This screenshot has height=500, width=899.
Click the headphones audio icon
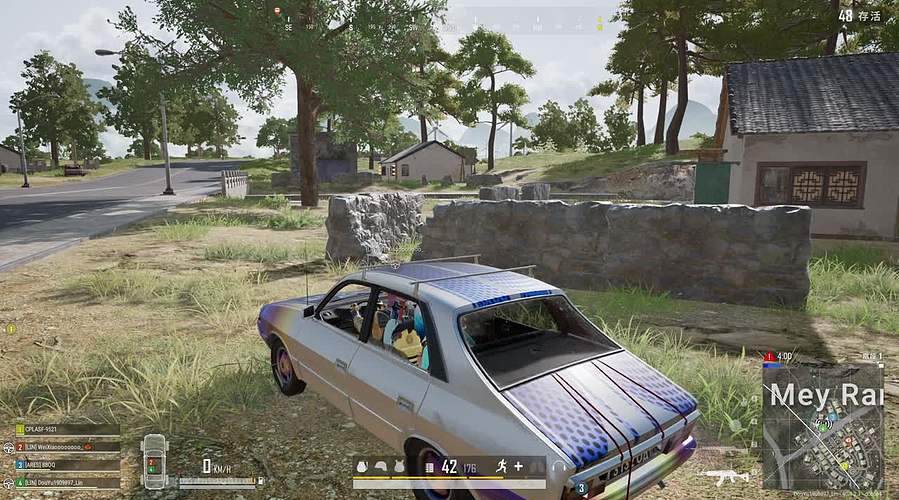tap(558, 468)
